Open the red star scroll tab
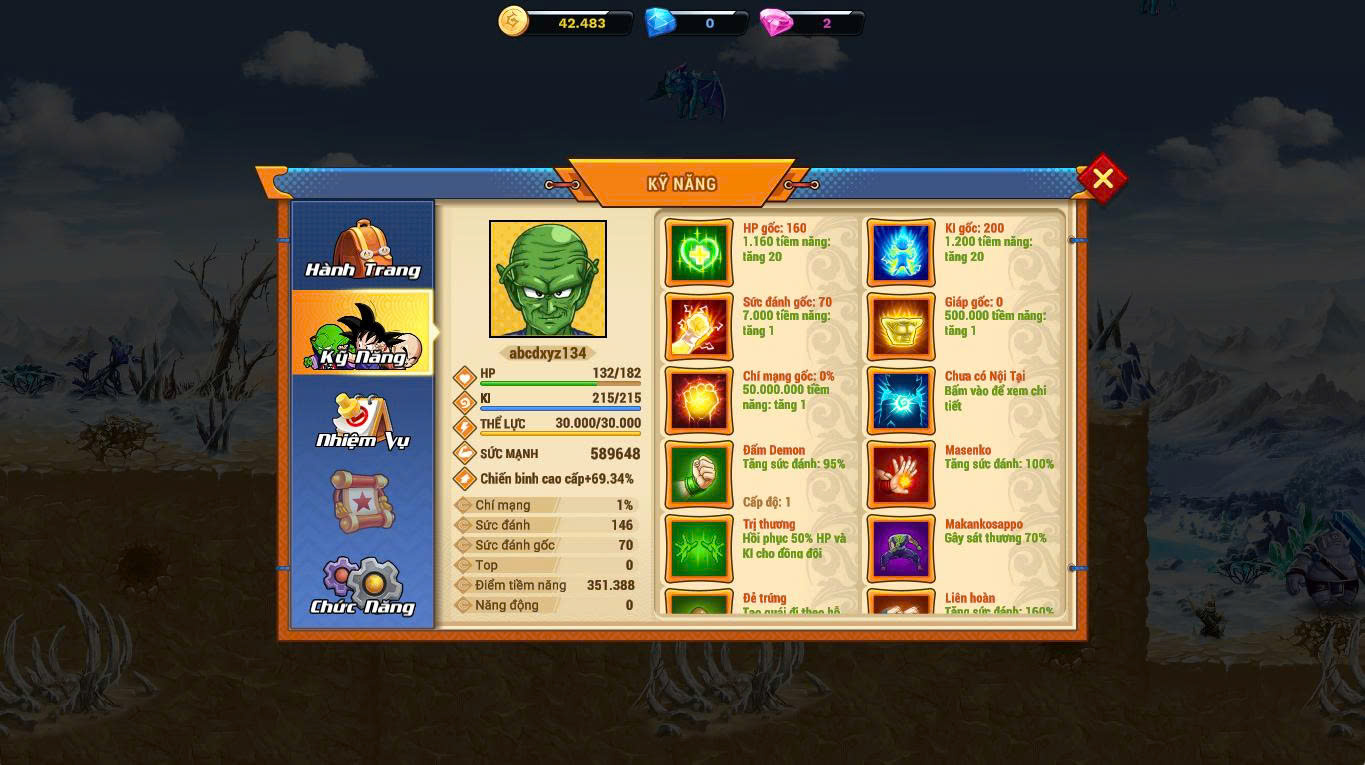The height and width of the screenshot is (765, 1365). coord(363,501)
